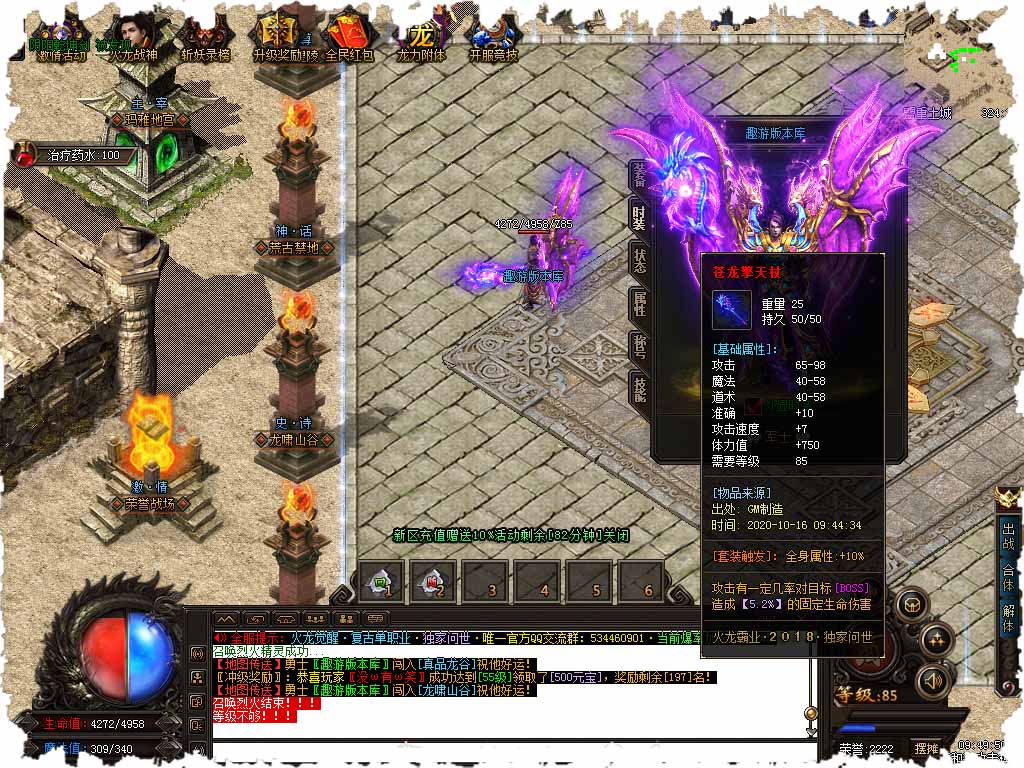This screenshot has height=768, width=1024.
Task: Activate the 龙力附体 dragon power icon
Action: point(421,38)
